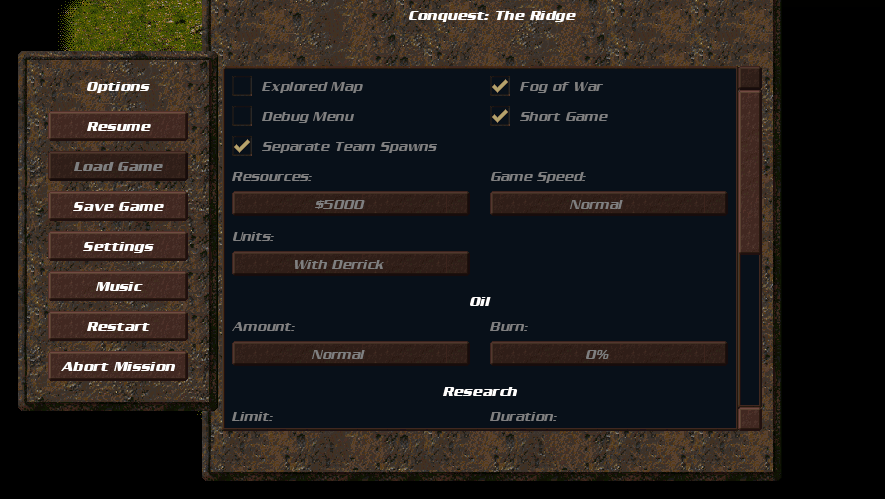Open the Load Game menu

coord(118,167)
